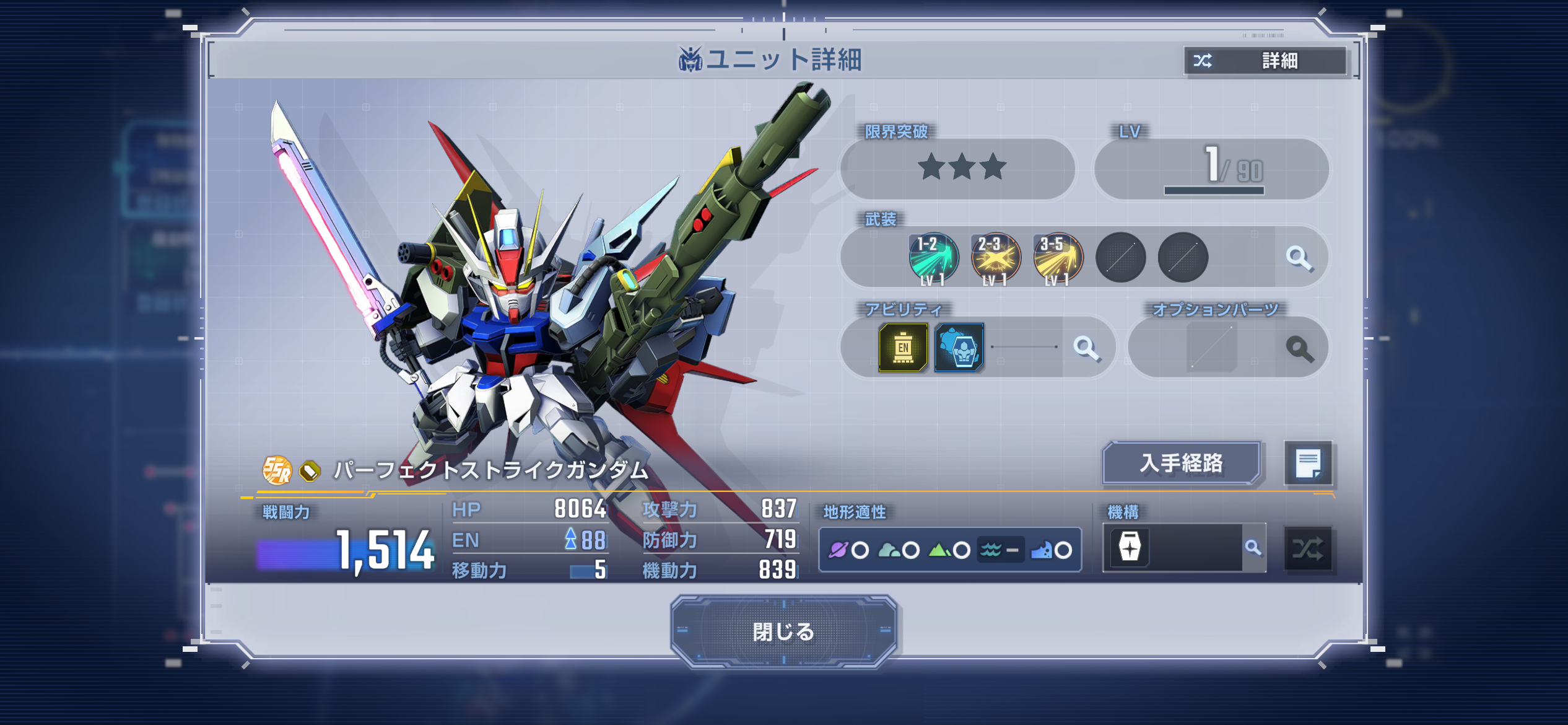Close the unit details with 閉じる
This screenshot has width=1568, height=725.
tap(783, 631)
